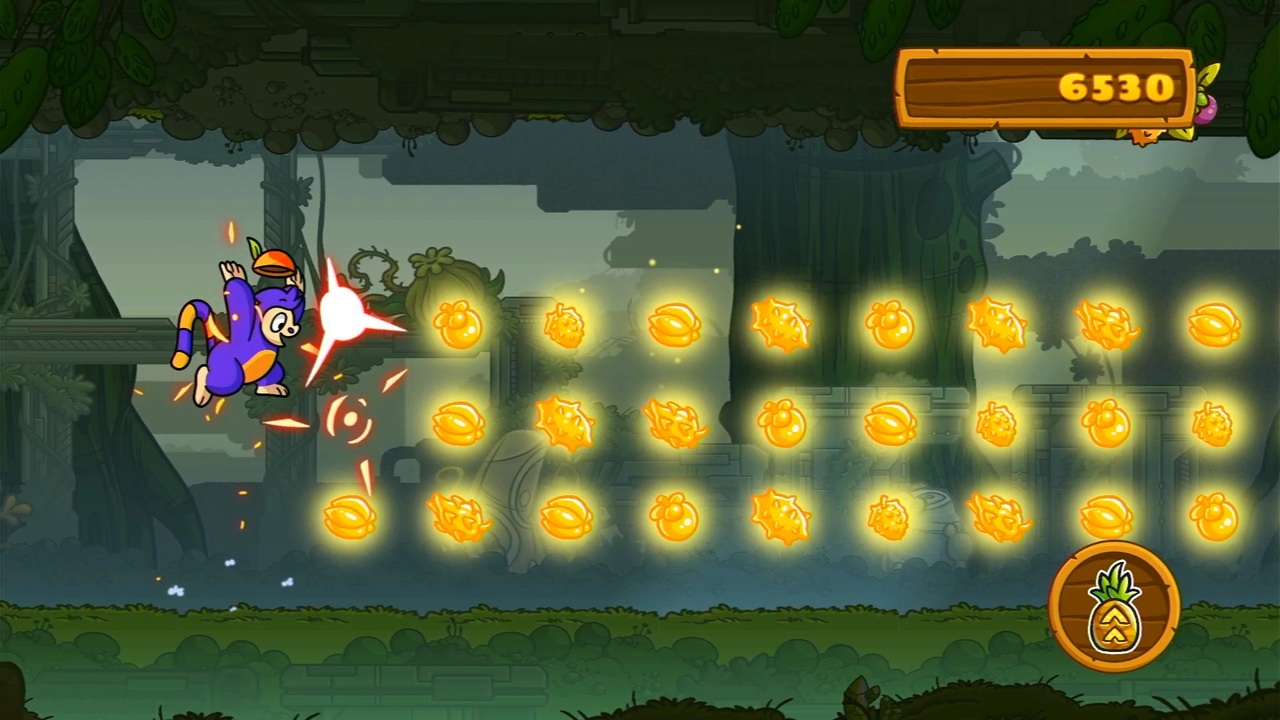
Task: Click the monkey's orange cap
Action: (x=272, y=263)
